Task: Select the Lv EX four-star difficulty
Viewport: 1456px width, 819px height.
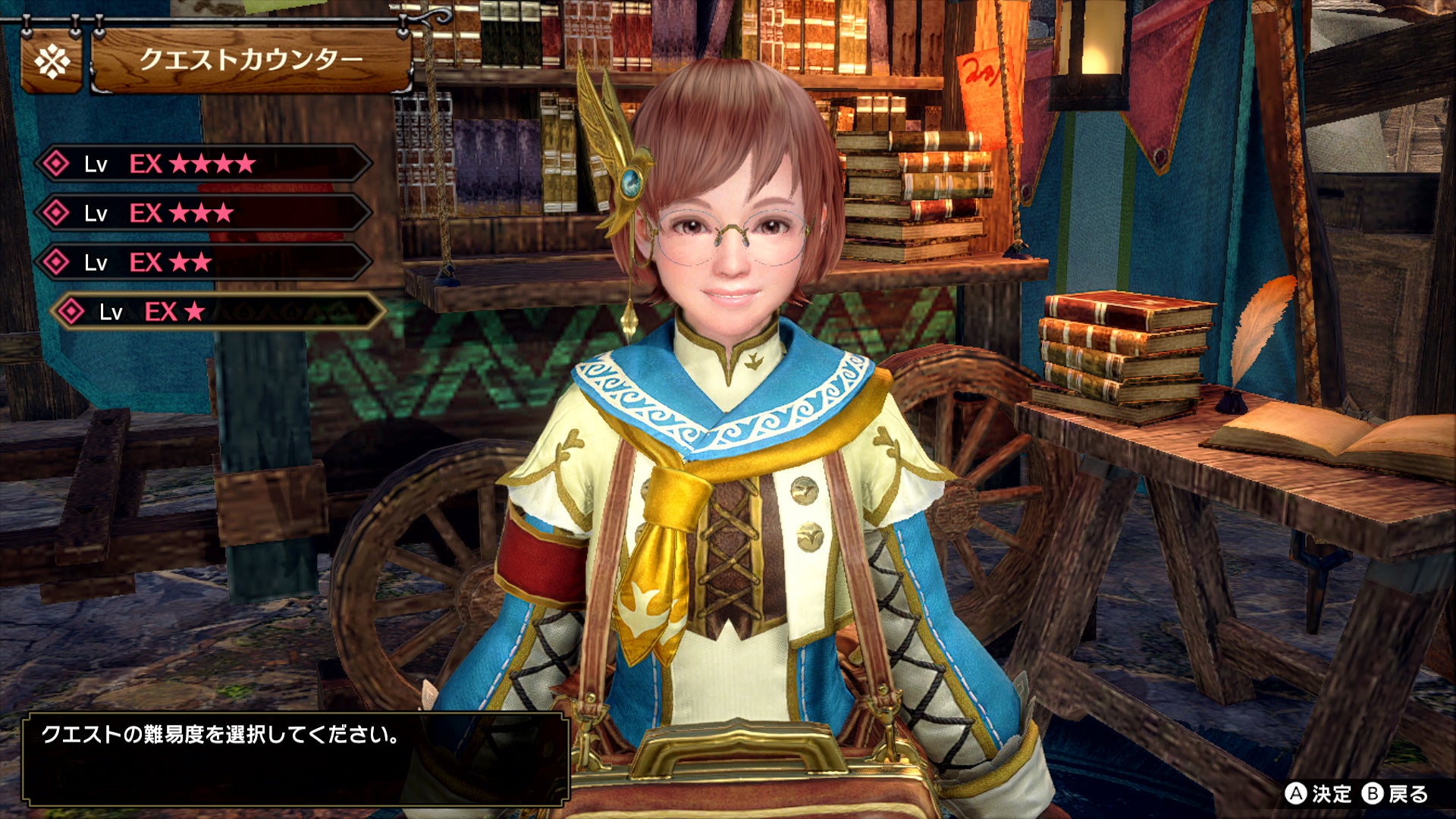Action: [203, 163]
